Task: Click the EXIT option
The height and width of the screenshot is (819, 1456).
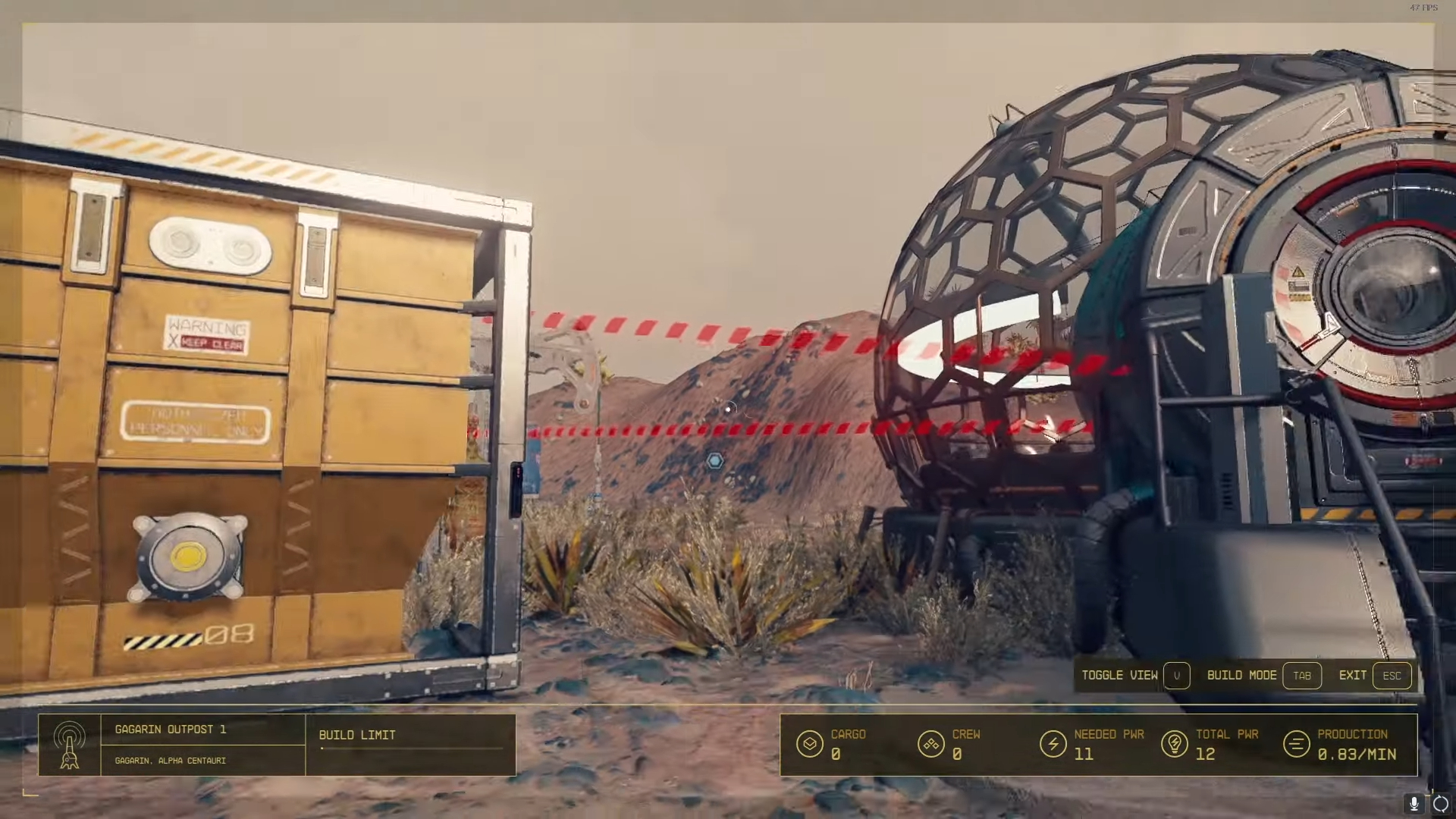Action: tap(1354, 675)
